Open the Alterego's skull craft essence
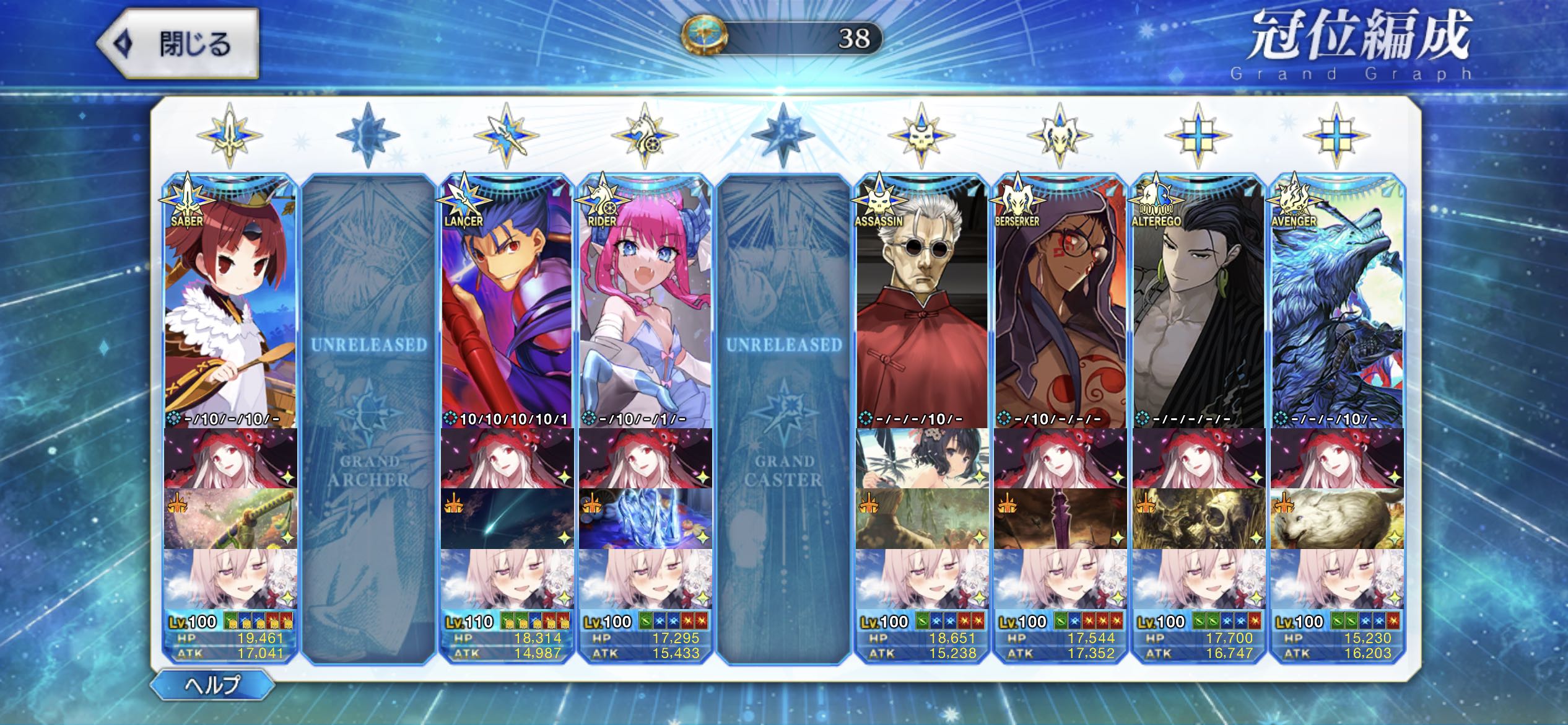Viewport: 1568px width, 725px height. click(1198, 519)
